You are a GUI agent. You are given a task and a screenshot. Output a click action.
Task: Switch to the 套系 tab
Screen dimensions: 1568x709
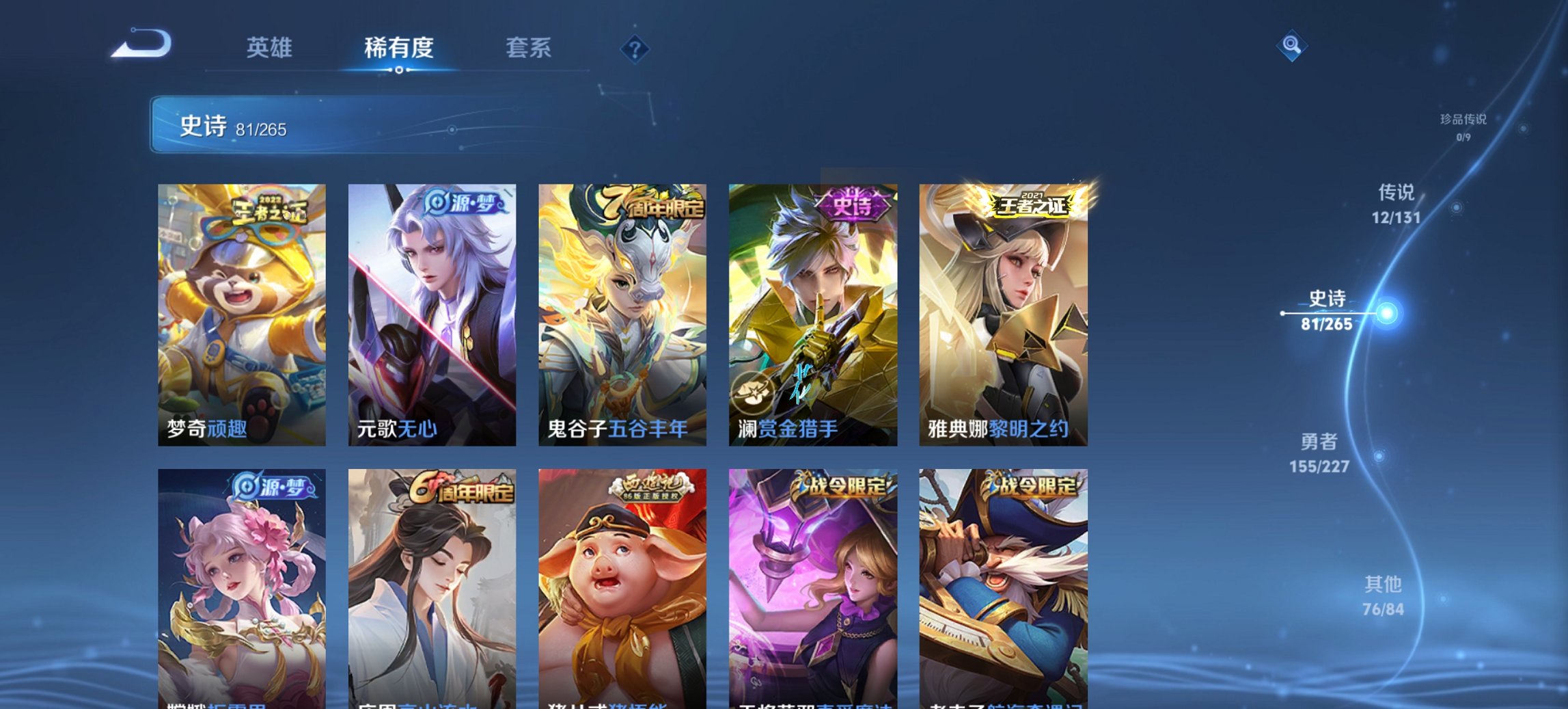pos(529,48)
